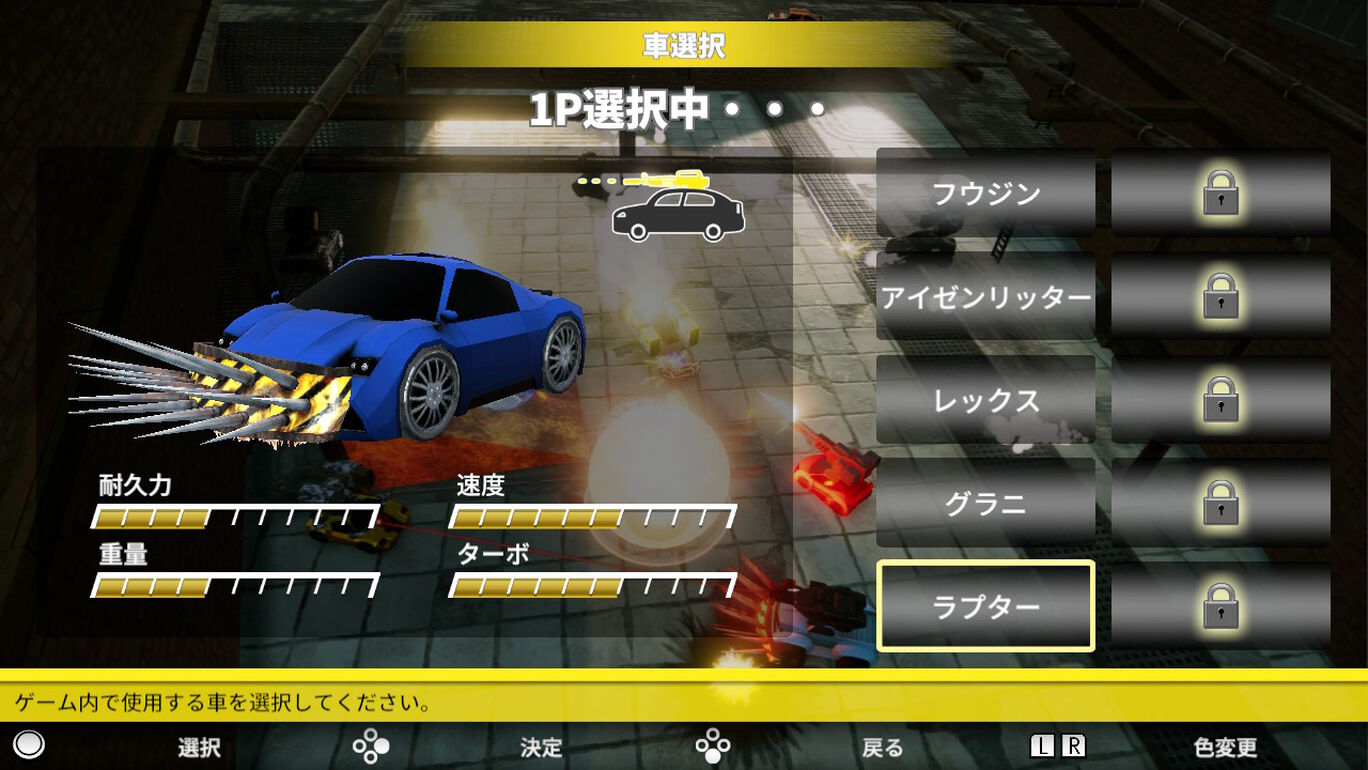The image size is (1368, 770).
Task: Click the padlock slot beside グラニ
Action: [1220, 503]
